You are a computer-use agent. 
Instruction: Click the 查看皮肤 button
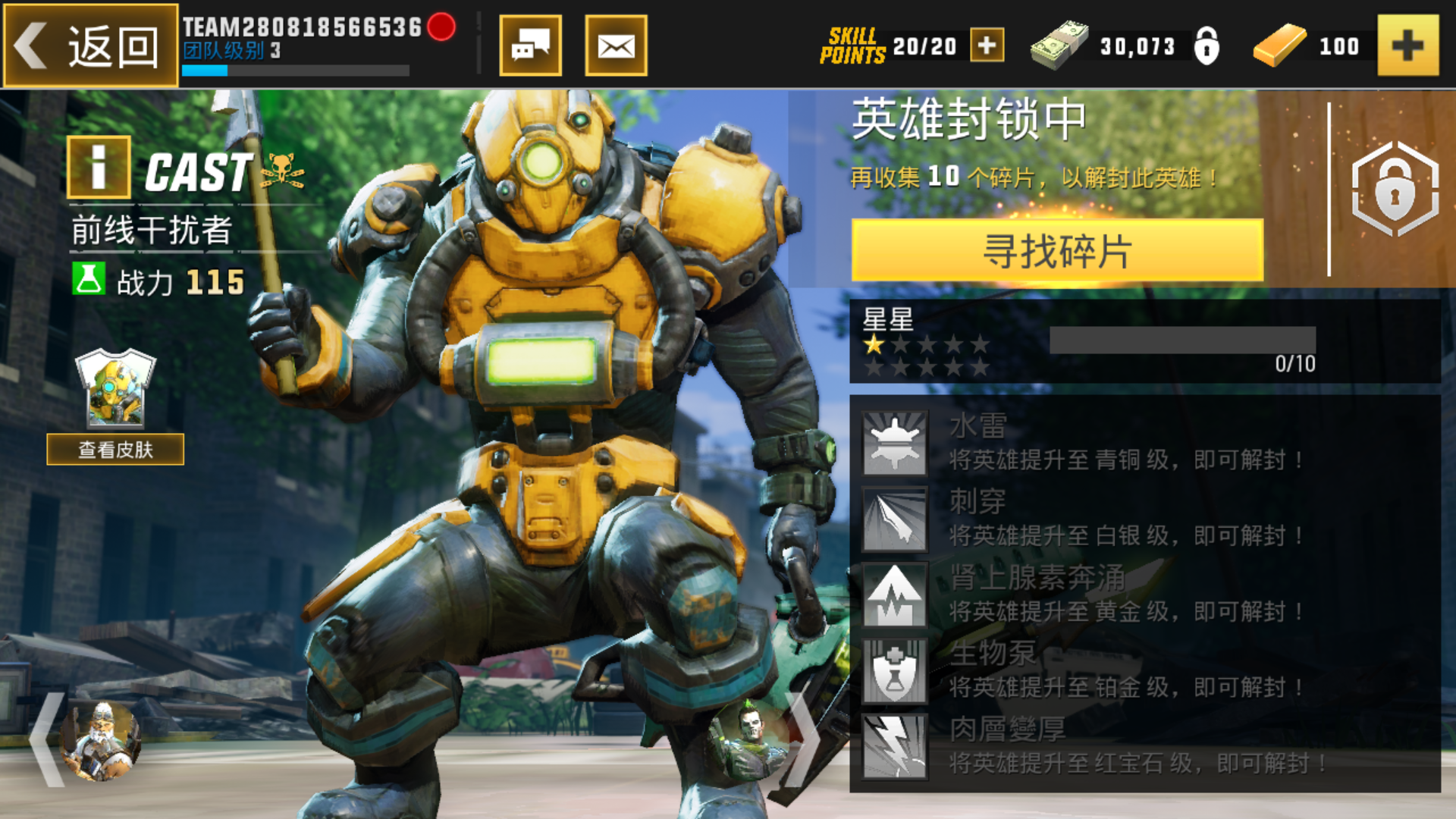(115, 449)
